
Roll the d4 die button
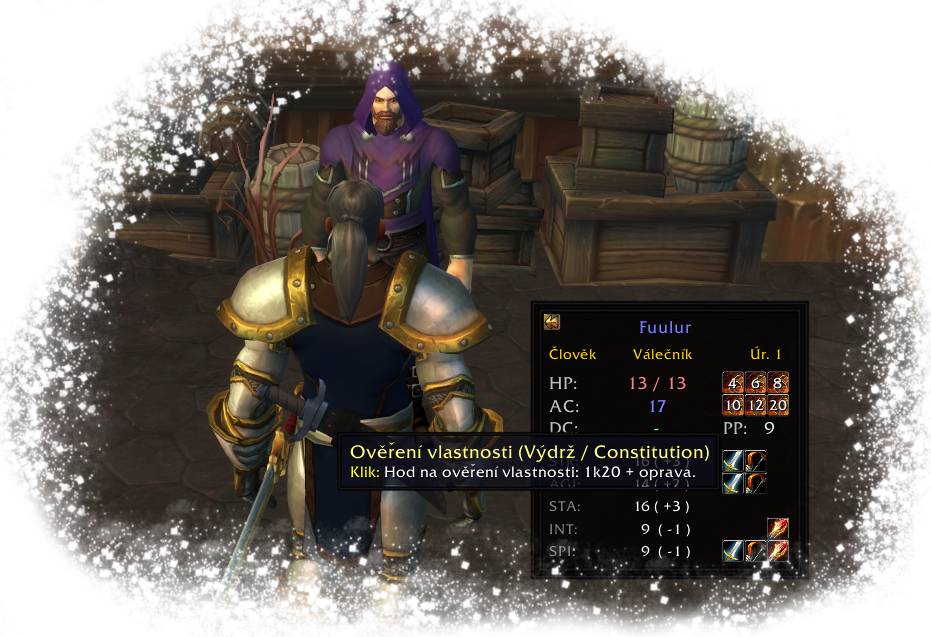click(x=733, y=384)
